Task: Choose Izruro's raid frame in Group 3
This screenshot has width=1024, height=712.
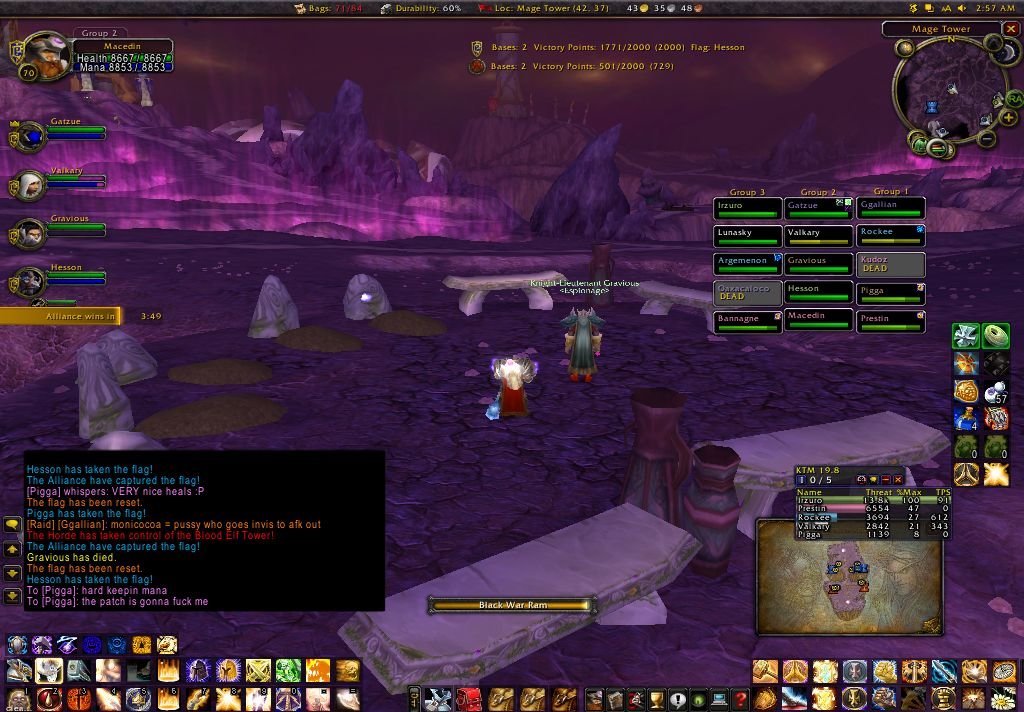Action: coord(747,208)
